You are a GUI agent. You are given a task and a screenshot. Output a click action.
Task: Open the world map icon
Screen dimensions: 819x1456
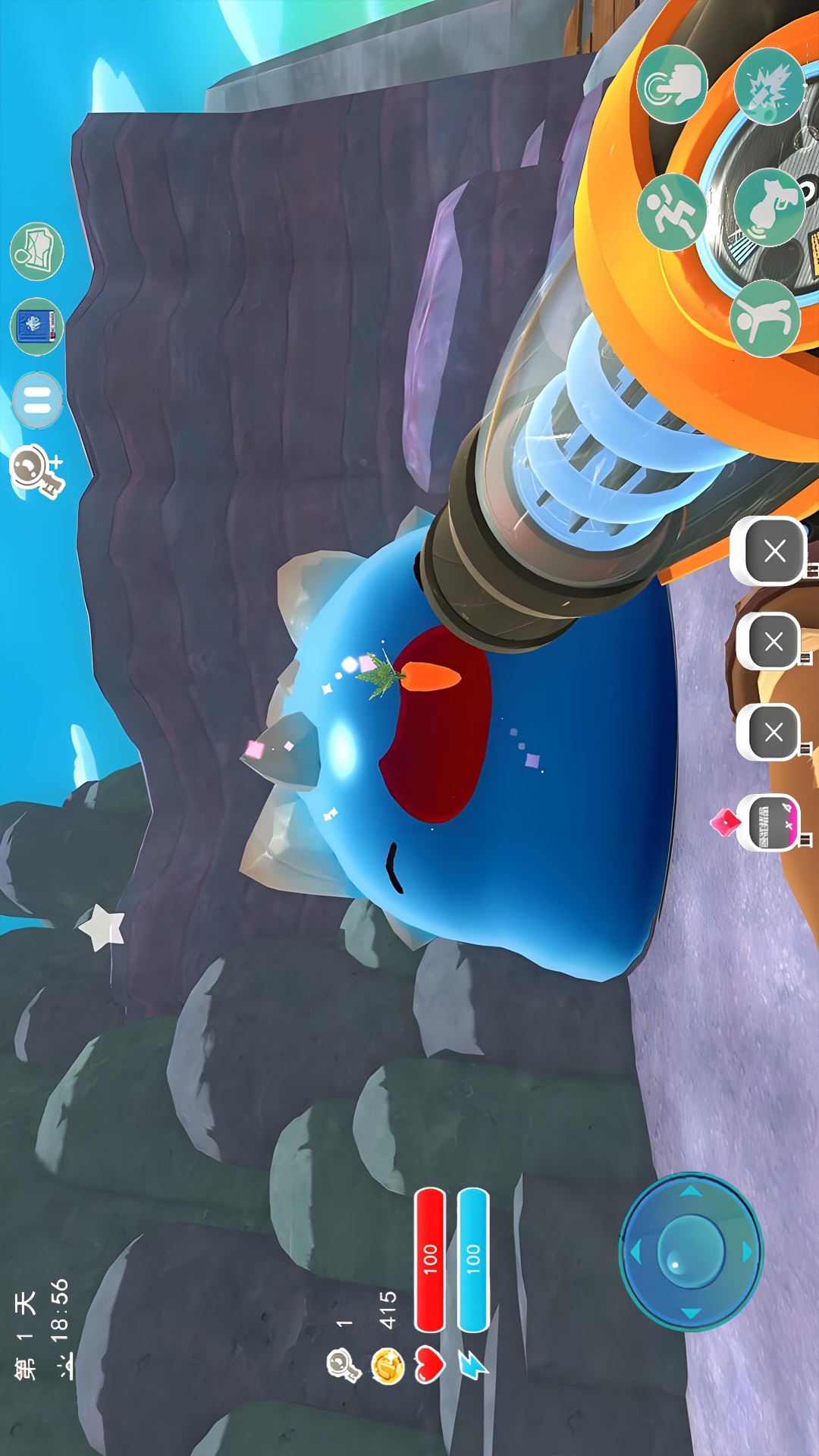point(36,251)
